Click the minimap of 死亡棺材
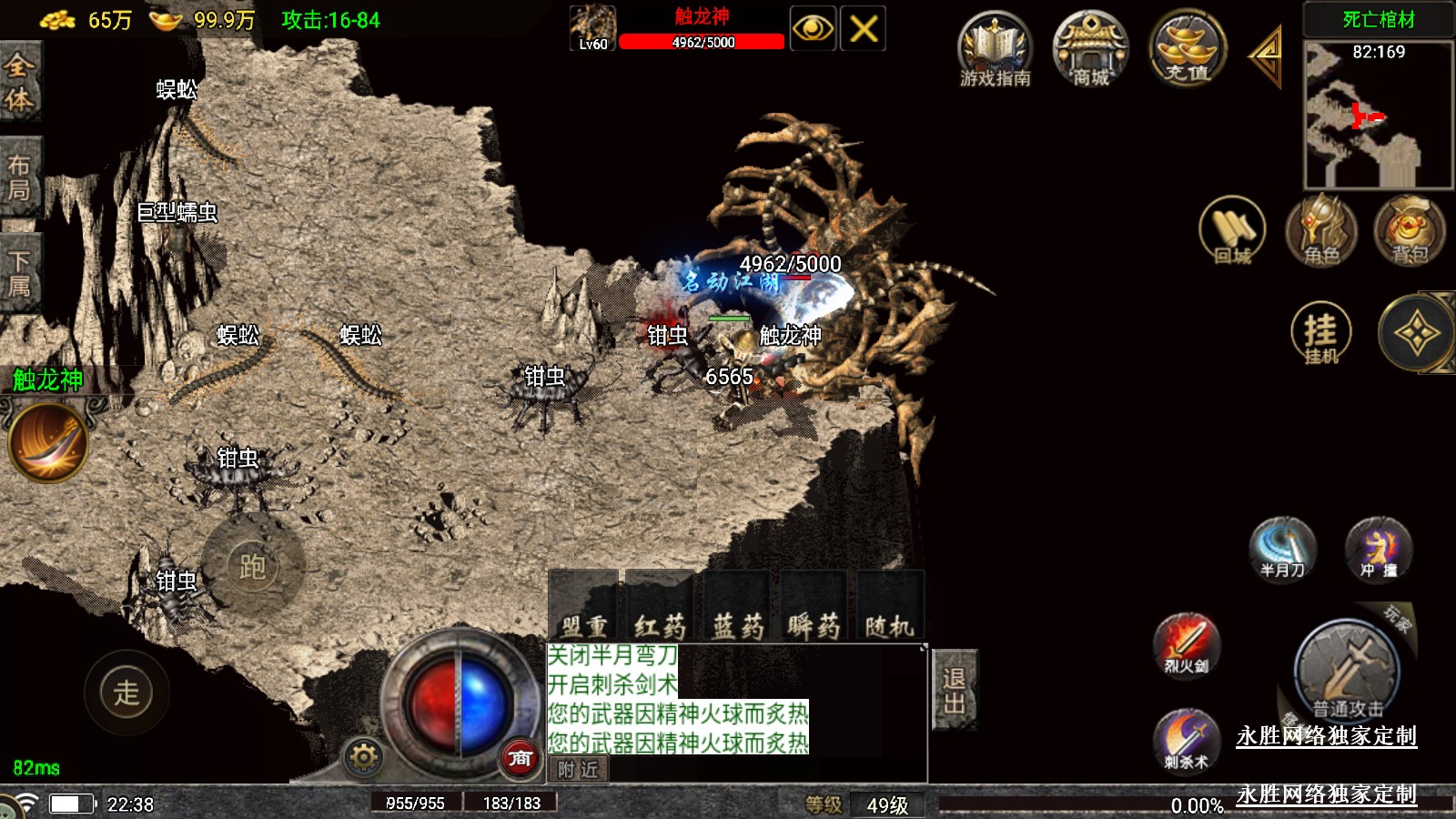Screen dimensions: 1456x819 [1378, 115]
